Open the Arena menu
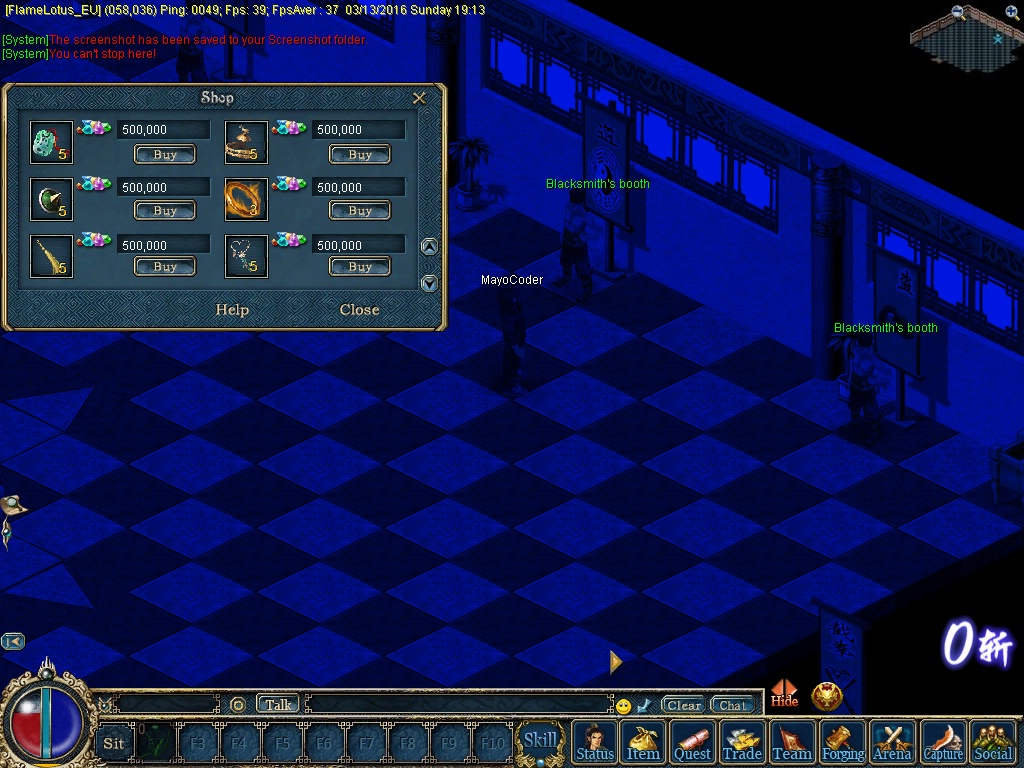 pyautogui.click(x=892, y=742)
